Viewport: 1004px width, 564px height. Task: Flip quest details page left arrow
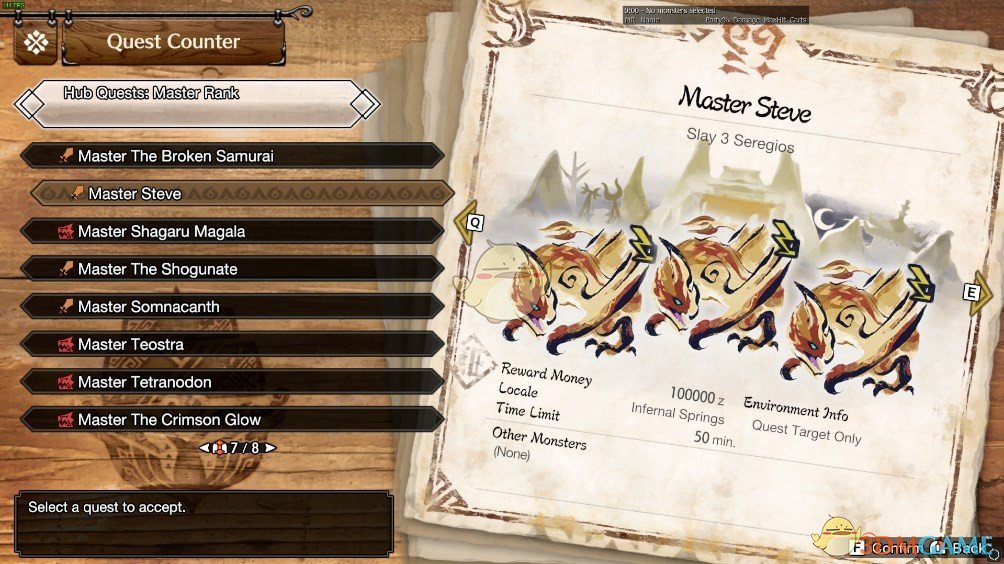point(468,224)
